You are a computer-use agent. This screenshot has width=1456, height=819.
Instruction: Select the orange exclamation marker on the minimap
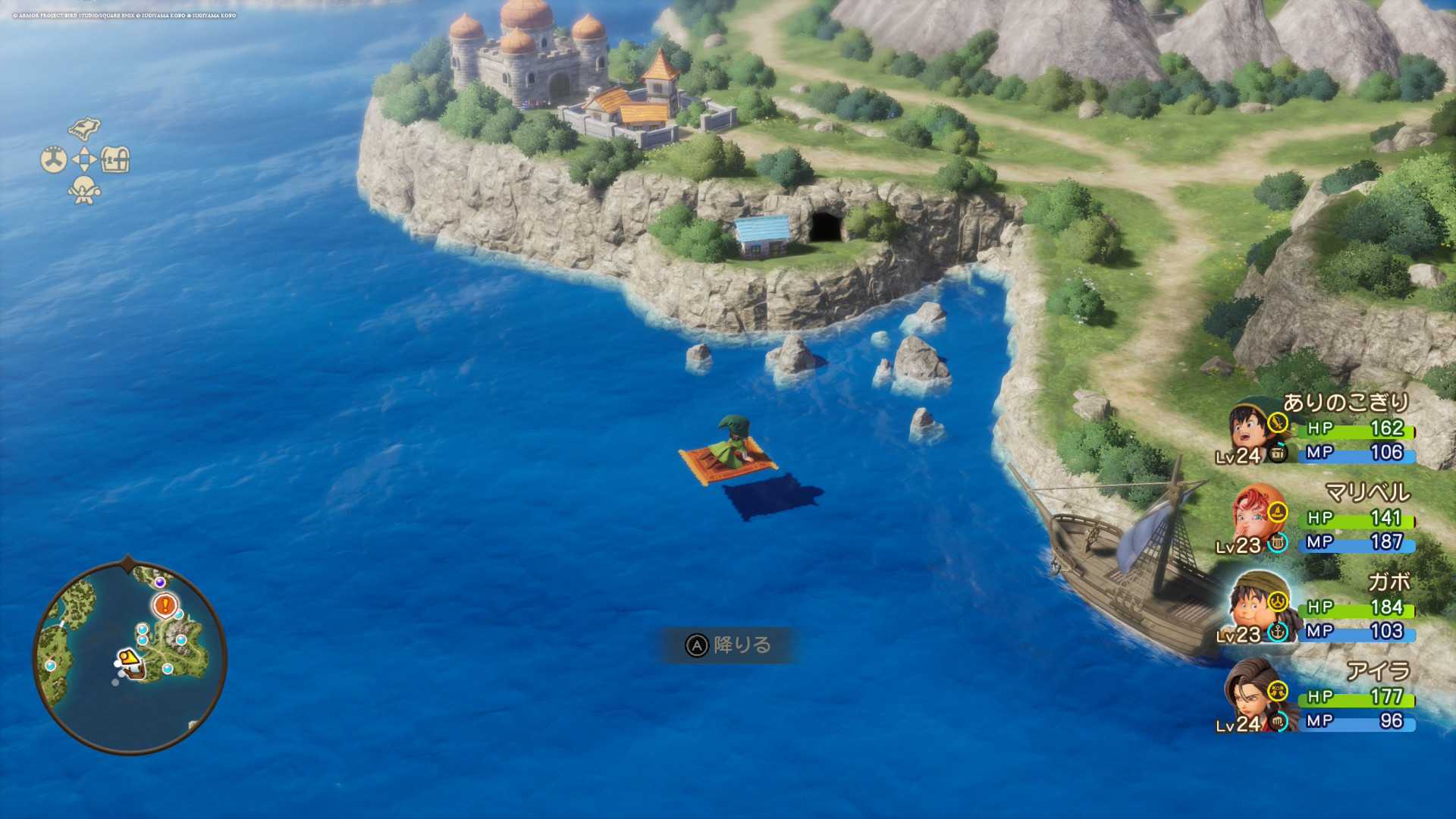(165, 605)
